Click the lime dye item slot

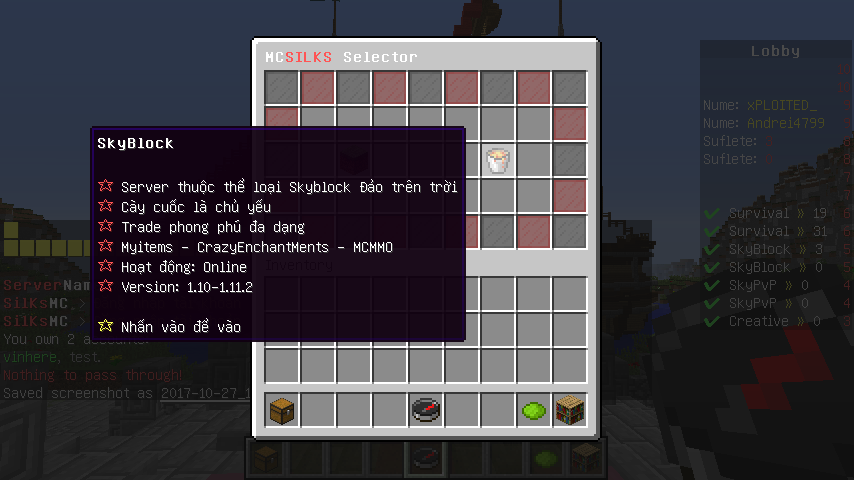[534, 409]
